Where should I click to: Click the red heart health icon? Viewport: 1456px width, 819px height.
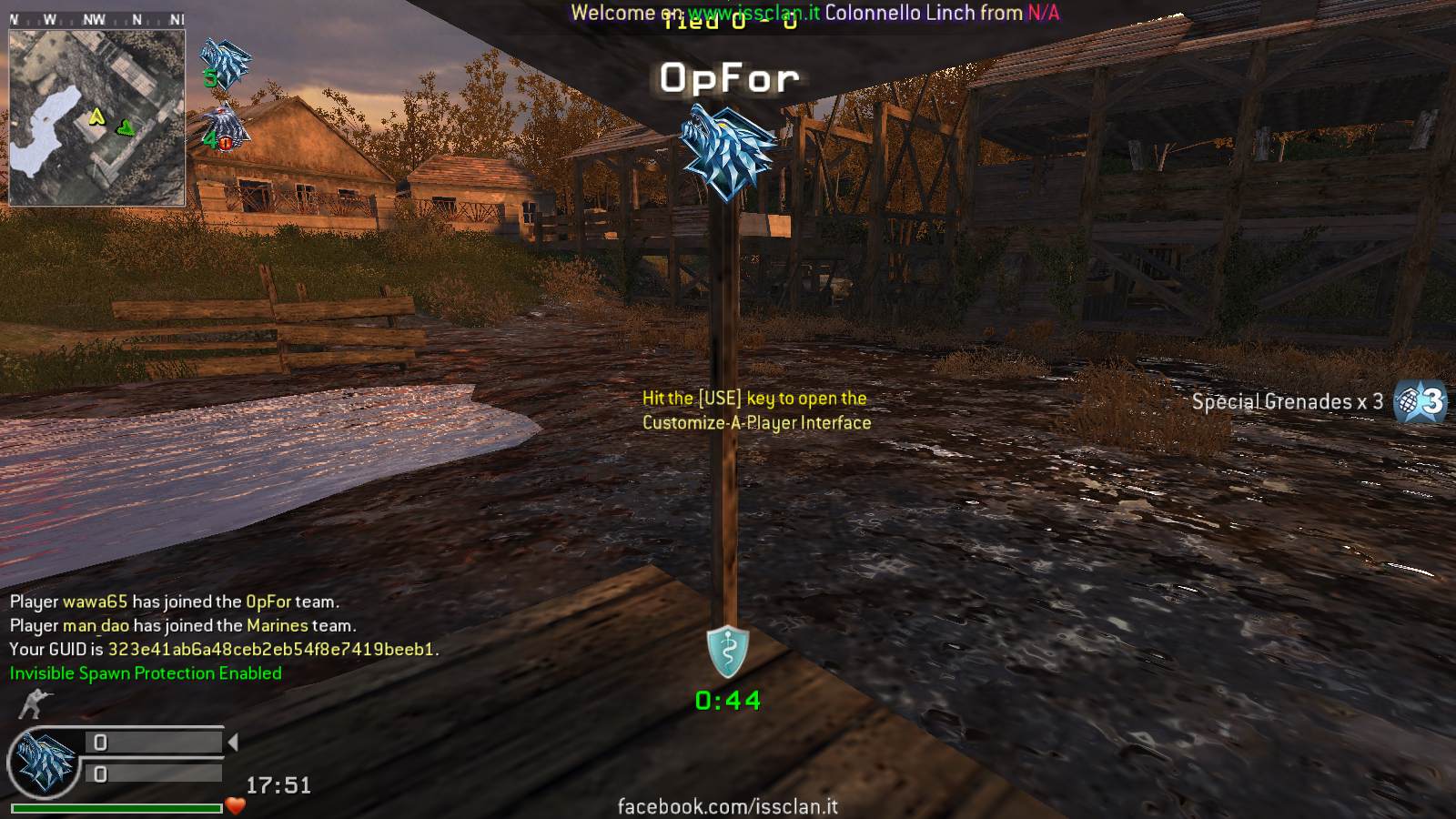click(236, 805)
